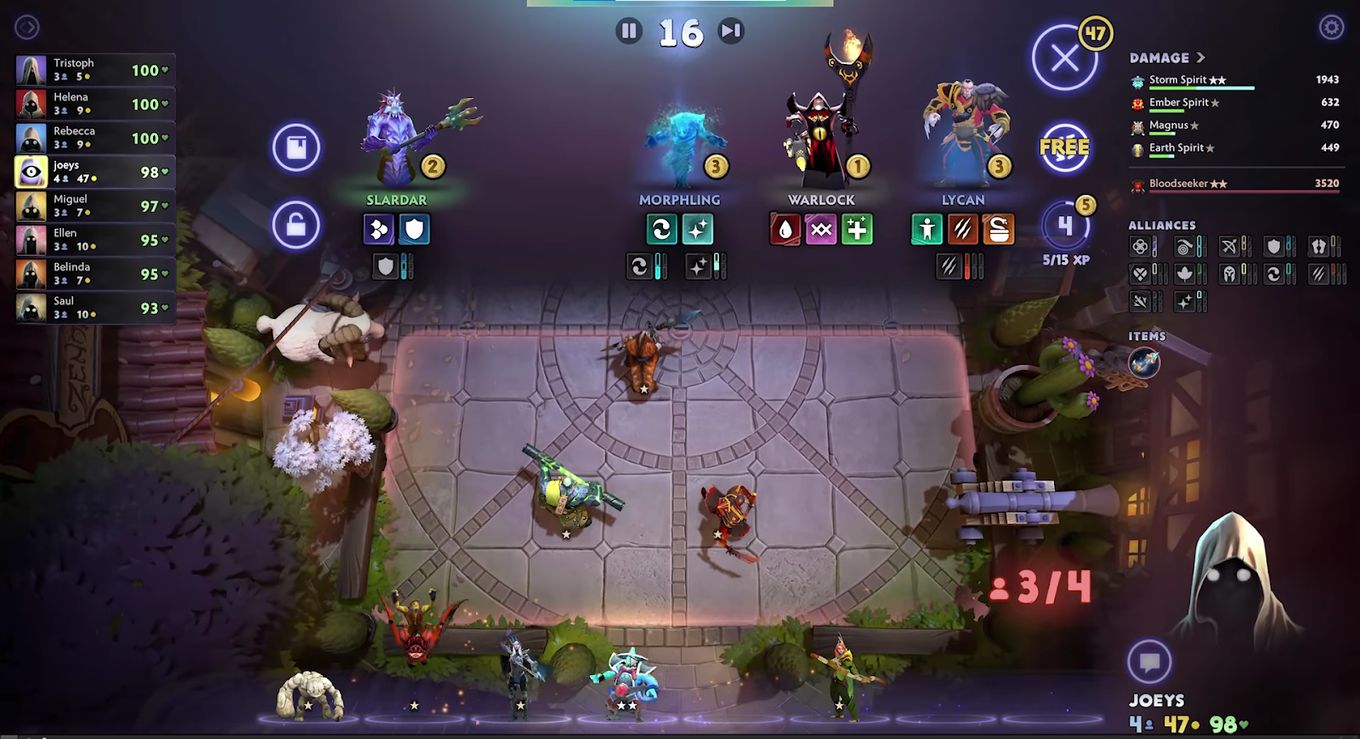
Task: Select the item in the Items panel
Action: [1145, 363]
